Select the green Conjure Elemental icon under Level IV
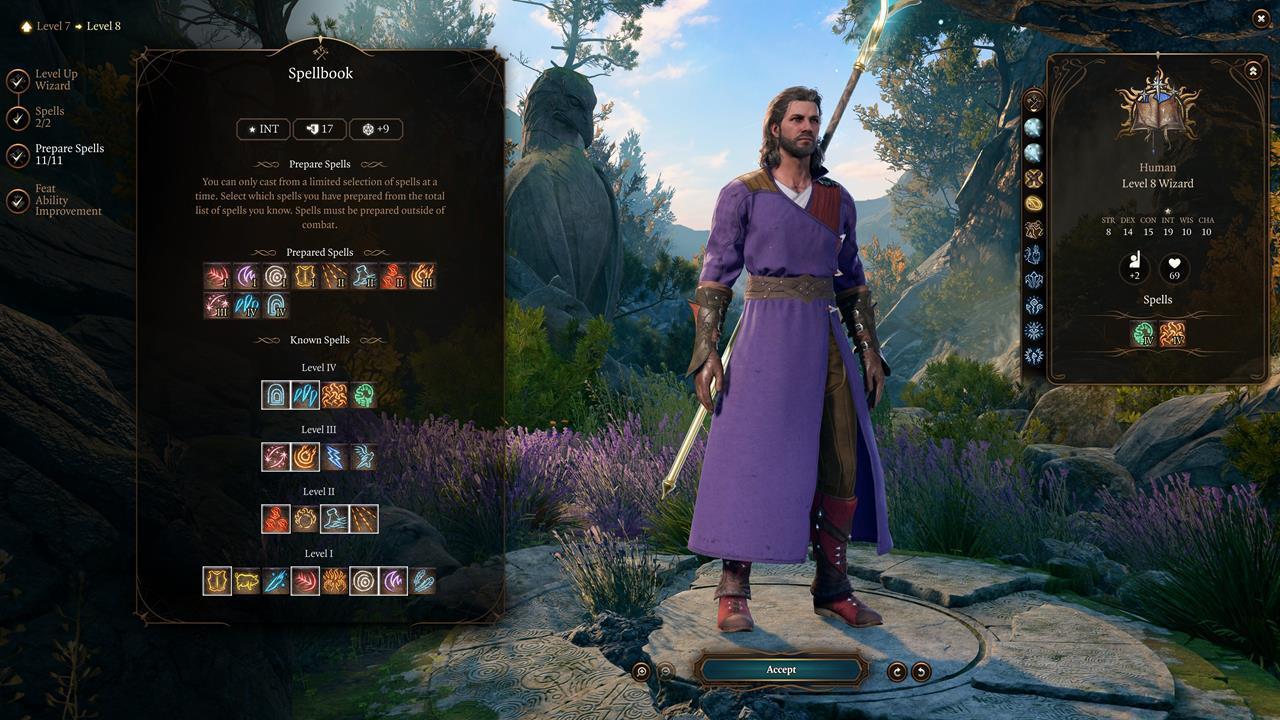The image size is (1280, 720). pos(365,395)
